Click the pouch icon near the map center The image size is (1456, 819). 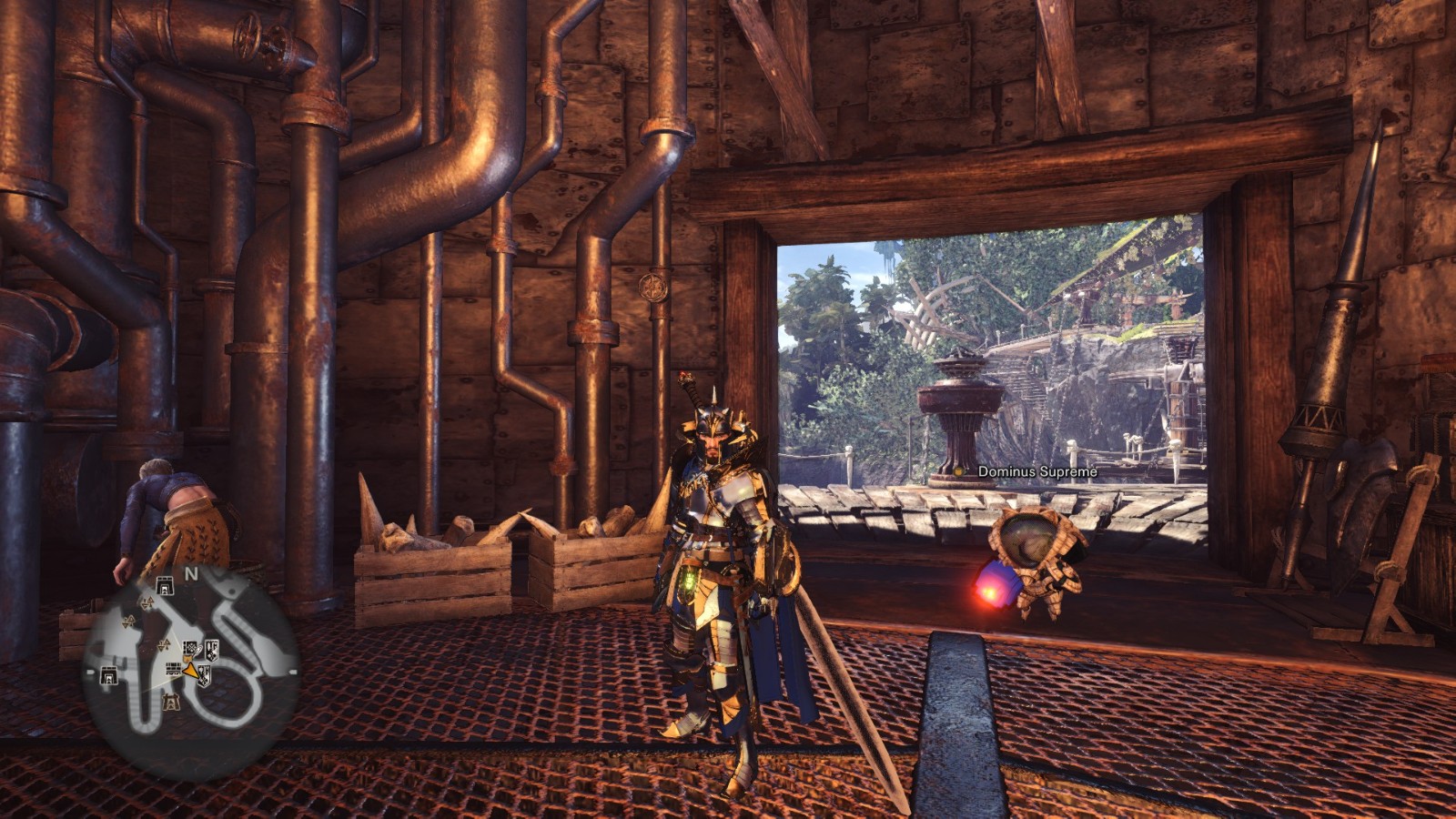coord(187,658)
